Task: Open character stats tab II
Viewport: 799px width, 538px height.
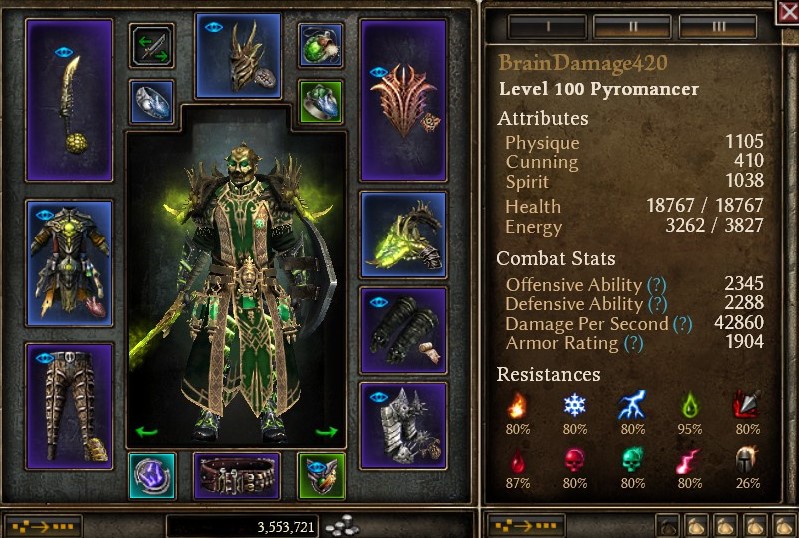Action: coord(632,24)
